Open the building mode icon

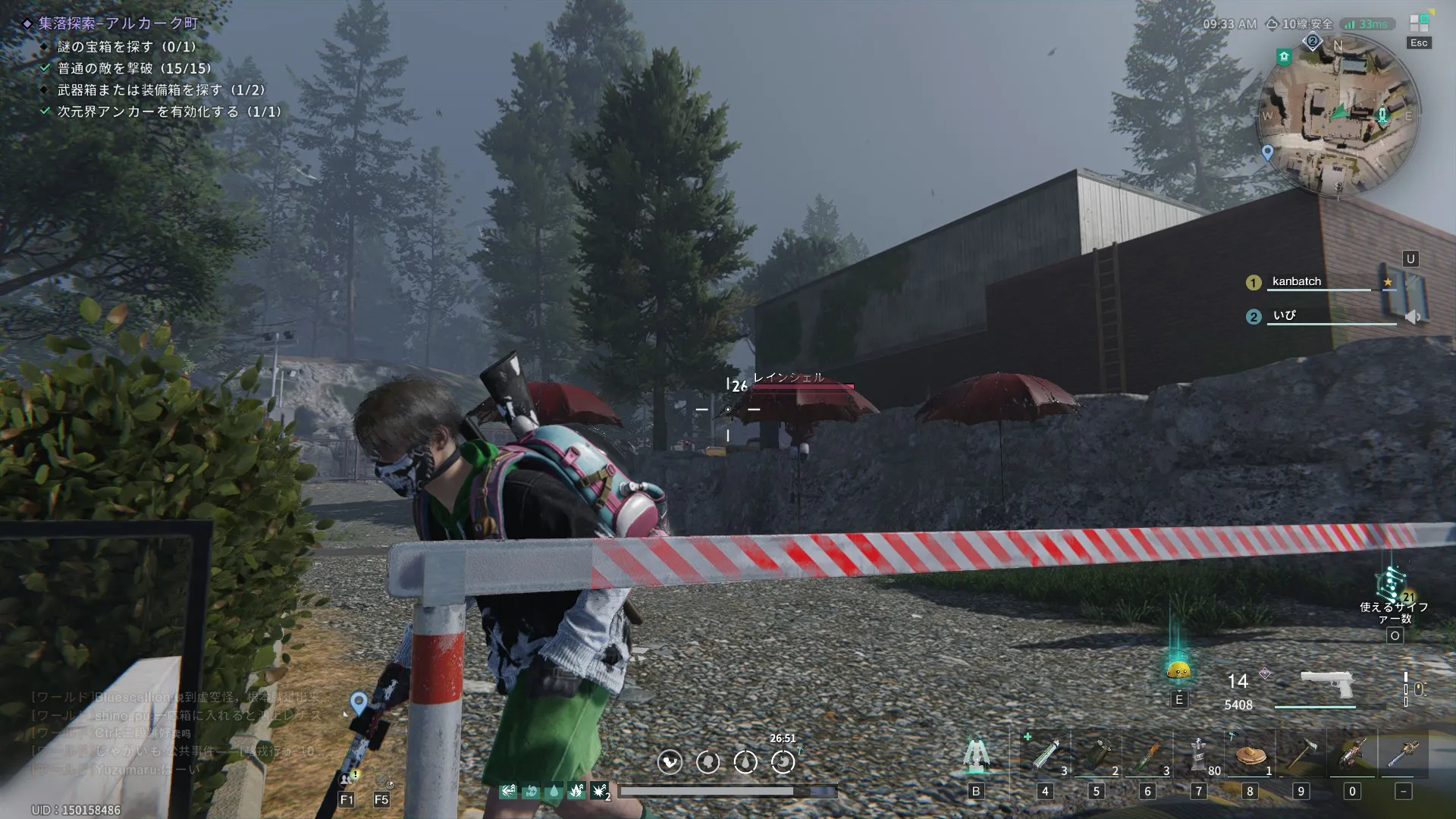(976, 755)
